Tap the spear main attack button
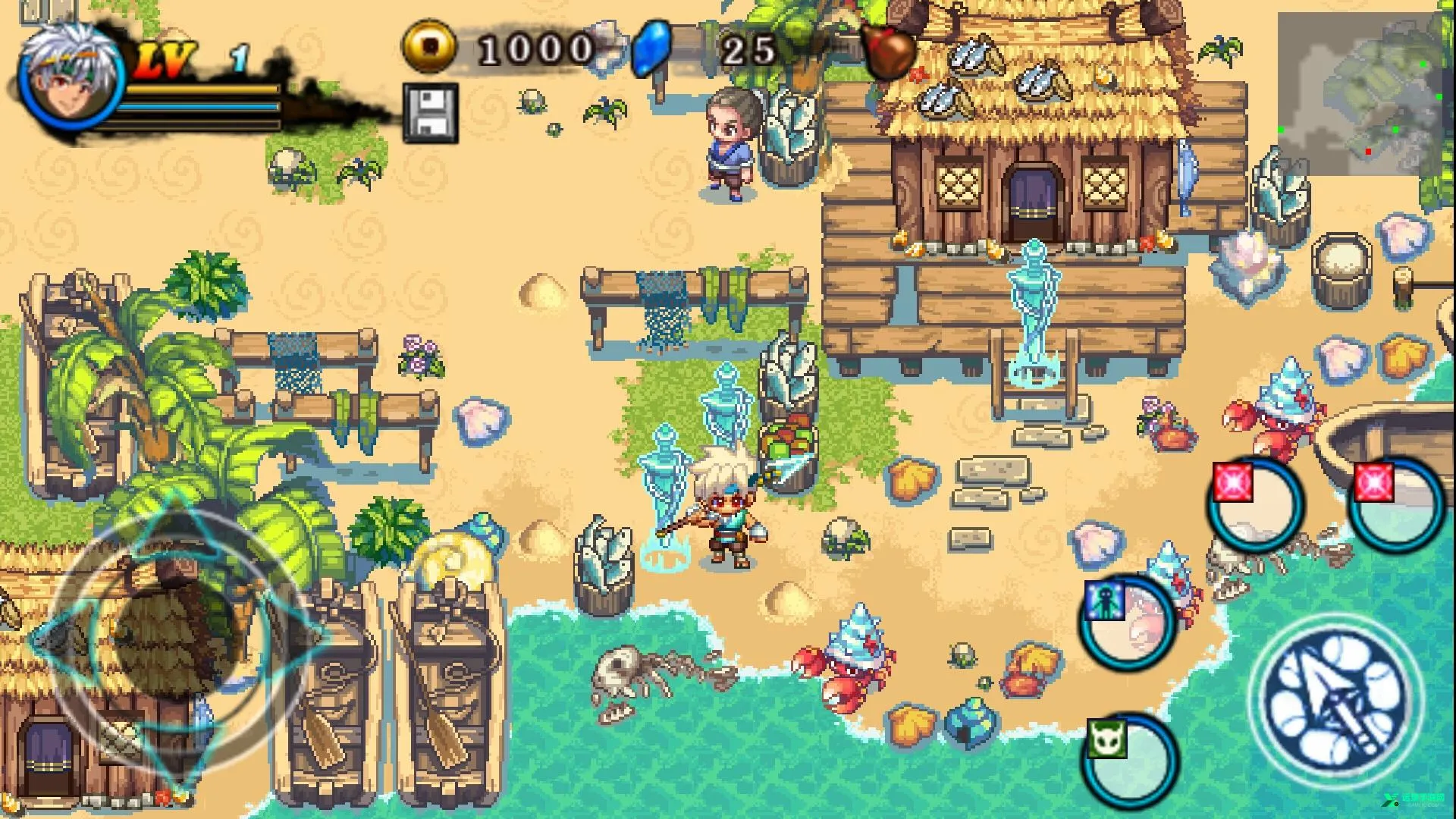 point(1336,701)
